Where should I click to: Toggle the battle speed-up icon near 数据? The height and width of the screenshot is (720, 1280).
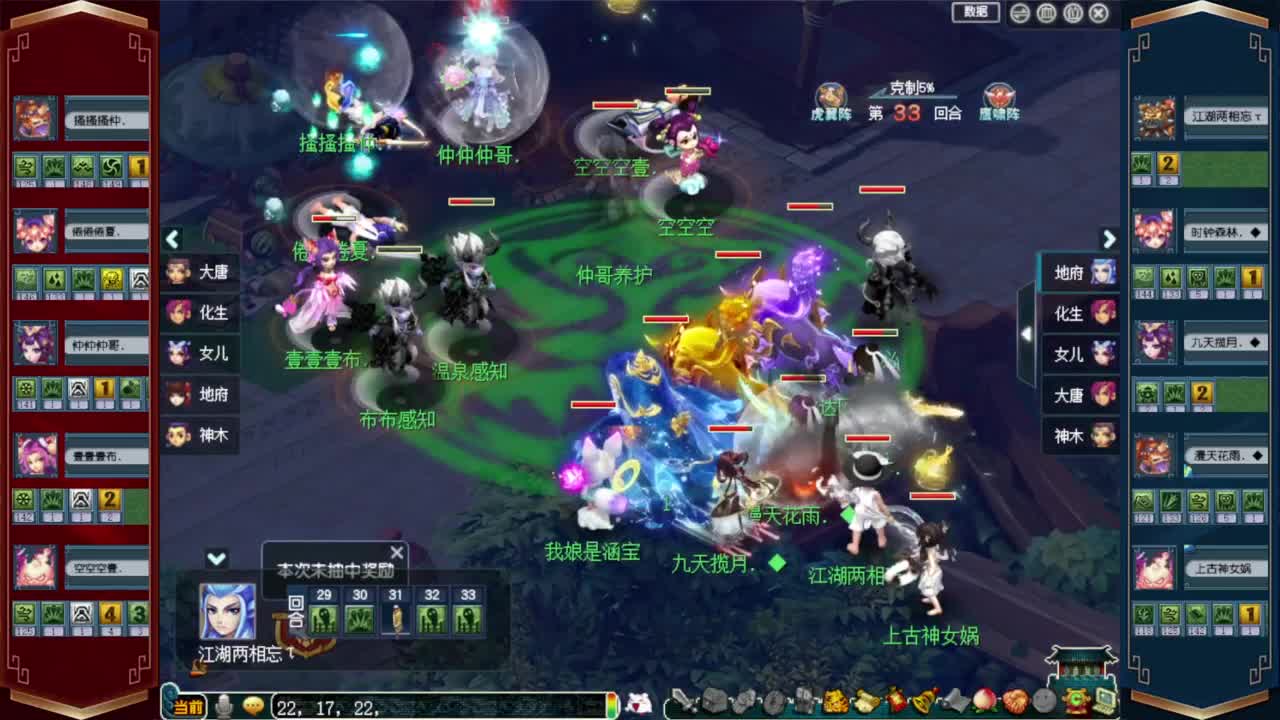(1019, 13)
